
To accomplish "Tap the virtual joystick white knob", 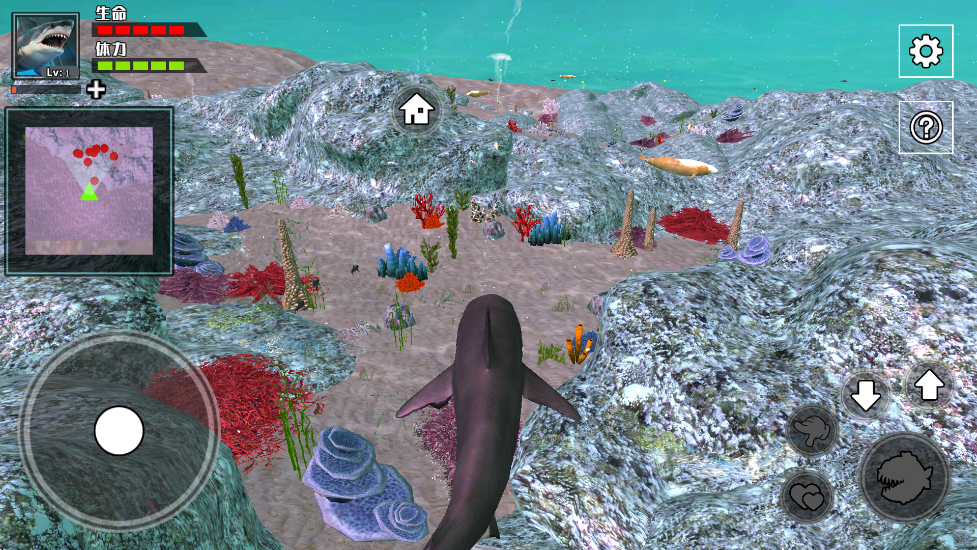I will tap(119, 430).
